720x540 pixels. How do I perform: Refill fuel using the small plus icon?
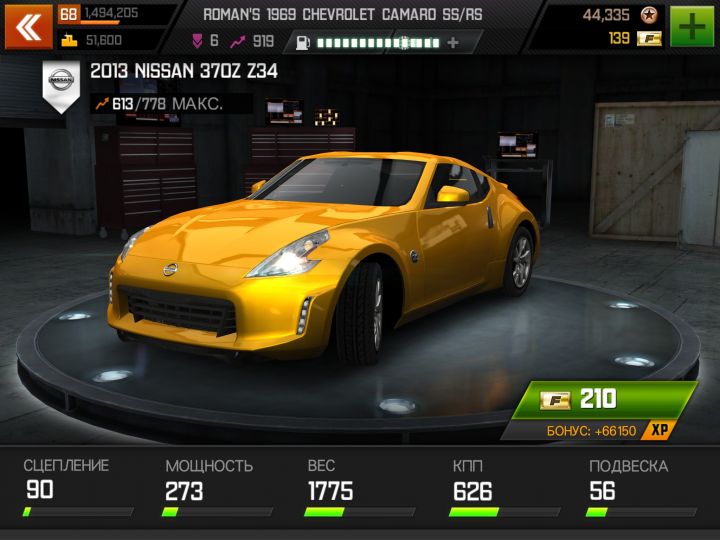click(x=453, y=43)
